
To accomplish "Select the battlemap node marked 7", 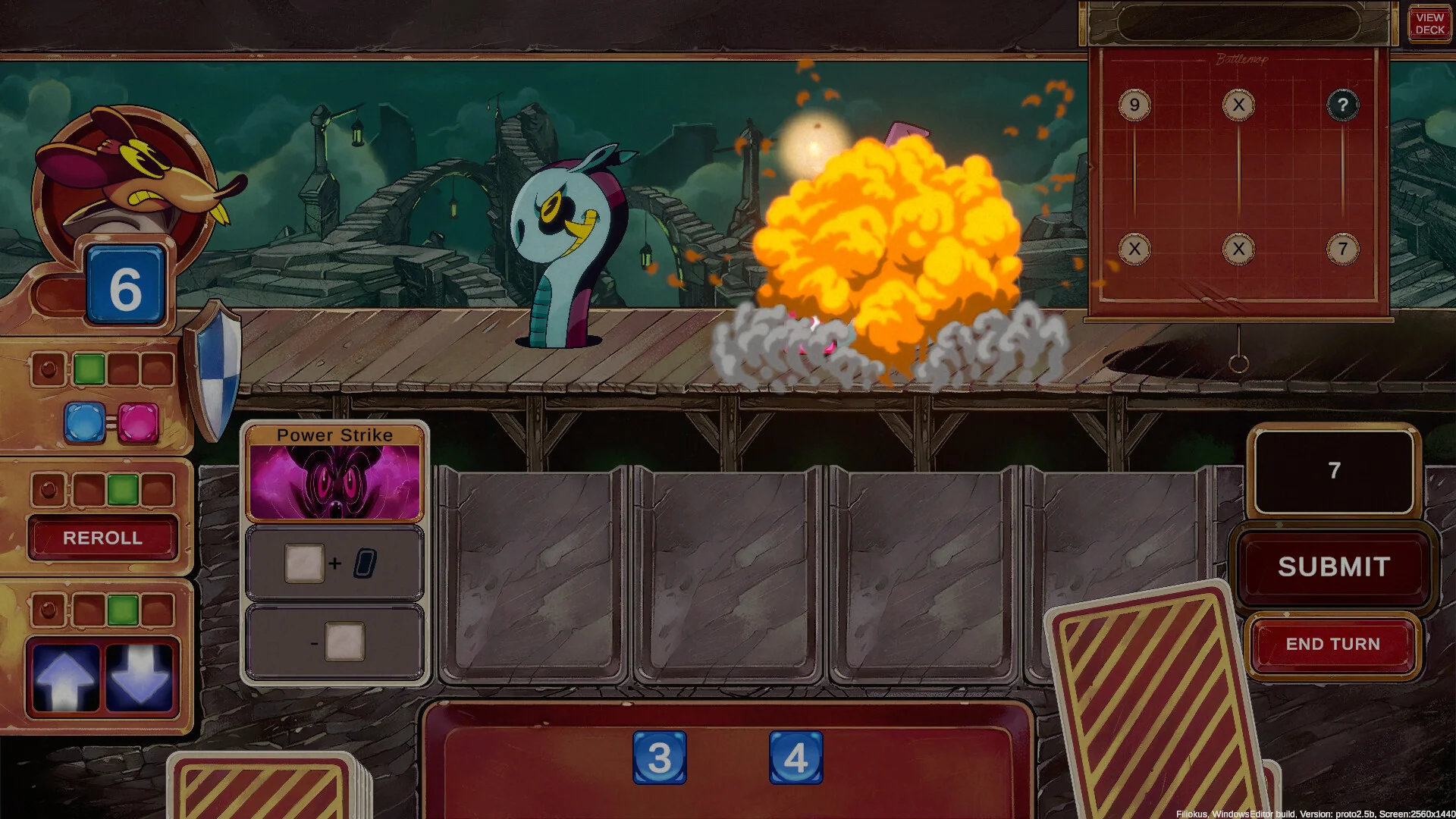I will pyautogui.click(x=1342, y=249).
